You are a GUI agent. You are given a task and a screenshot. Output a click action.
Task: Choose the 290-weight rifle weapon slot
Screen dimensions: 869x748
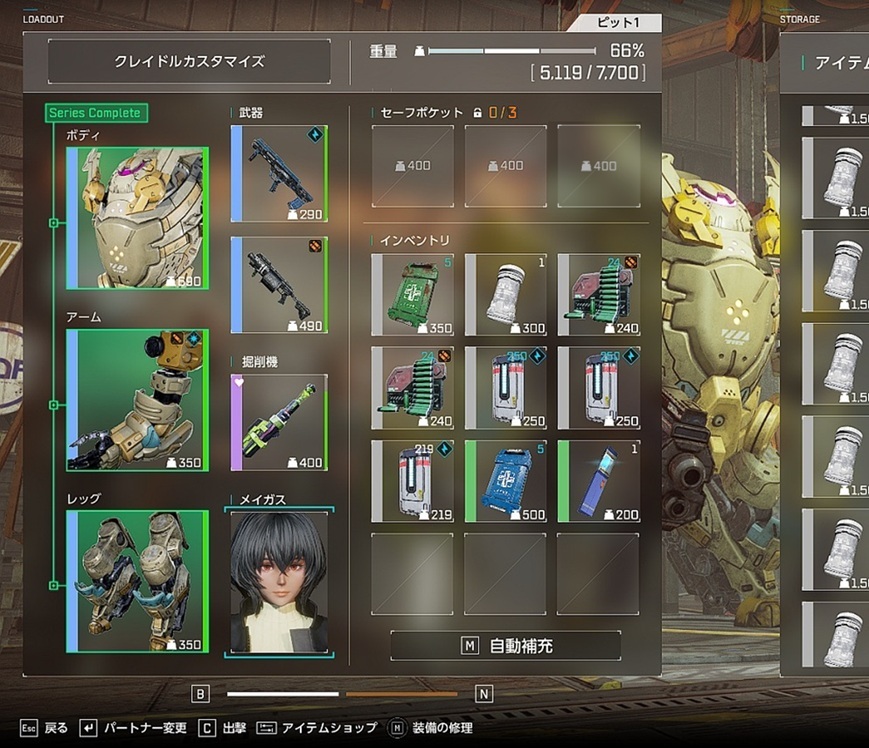click(279, 173)
